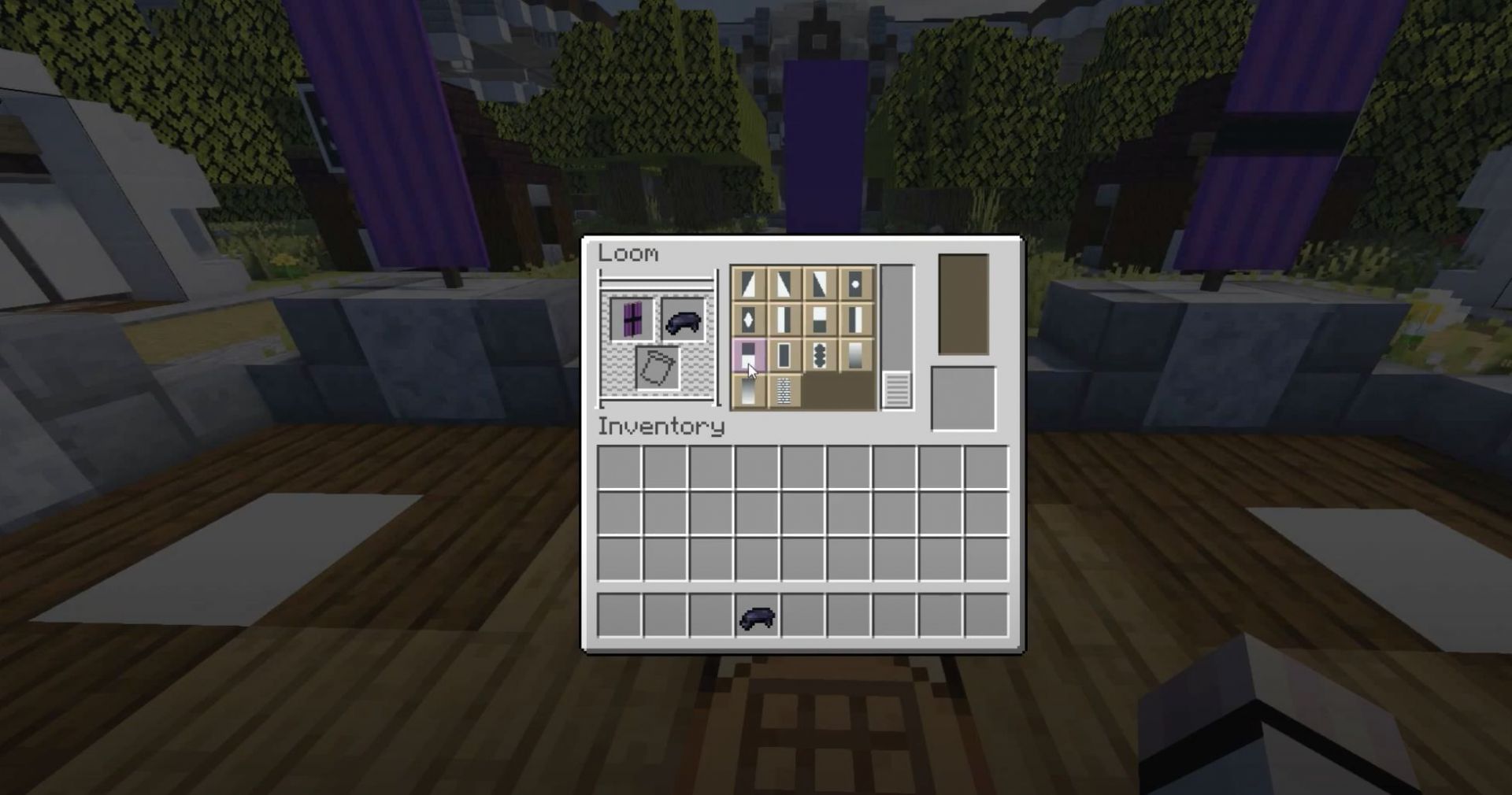The image size is (1512, 795).
Task: Choose the roundel dot banner pattern
Action: (856, 285)
